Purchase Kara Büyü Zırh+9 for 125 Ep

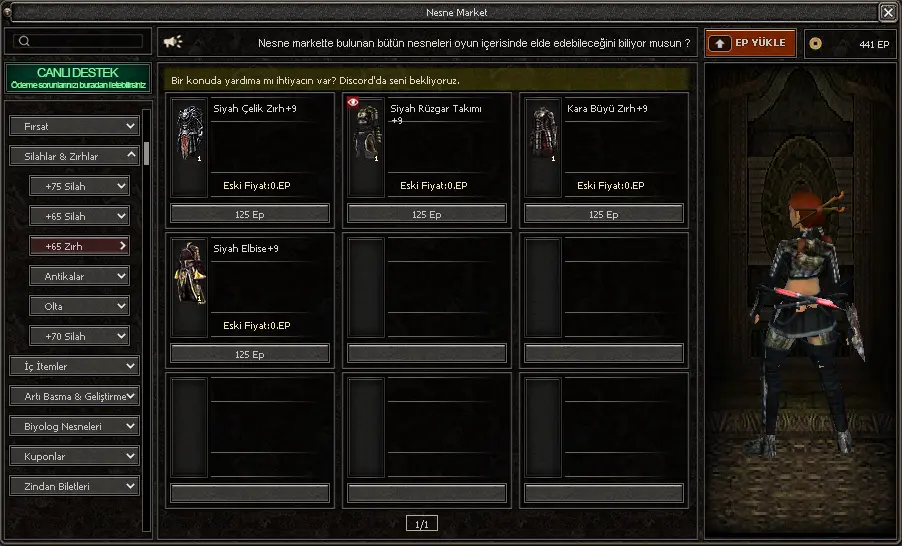pyautogui.click(x=604, y=214)
